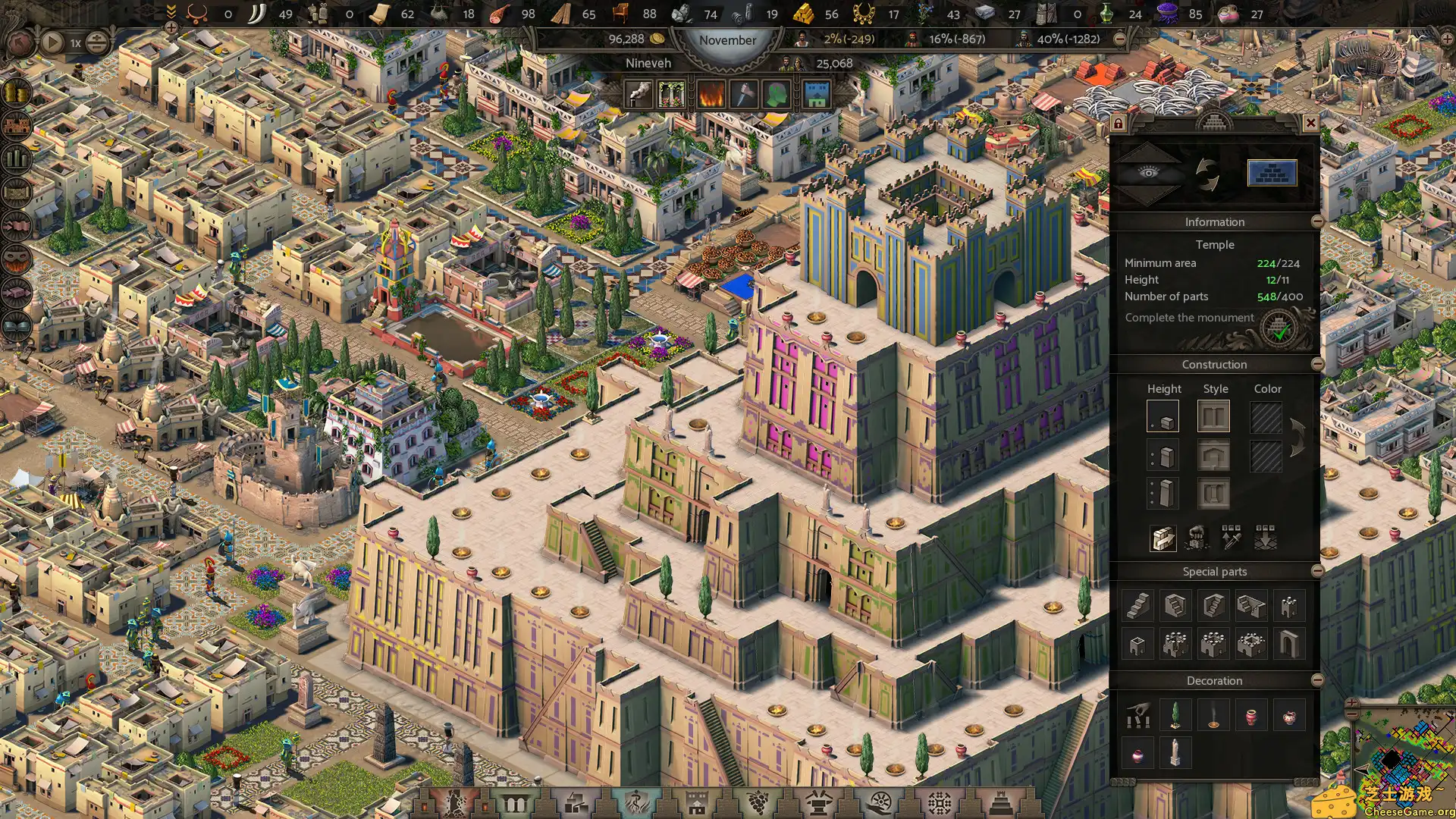
Task: Collapse the Information section
Action: (x=1317, y=221)
